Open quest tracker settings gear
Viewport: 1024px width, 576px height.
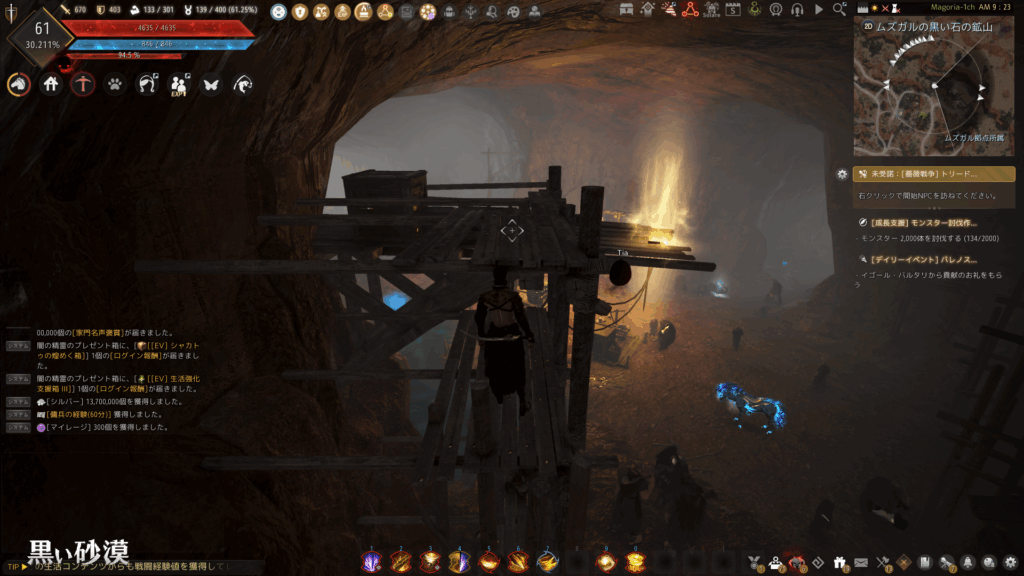coord(842,174)
